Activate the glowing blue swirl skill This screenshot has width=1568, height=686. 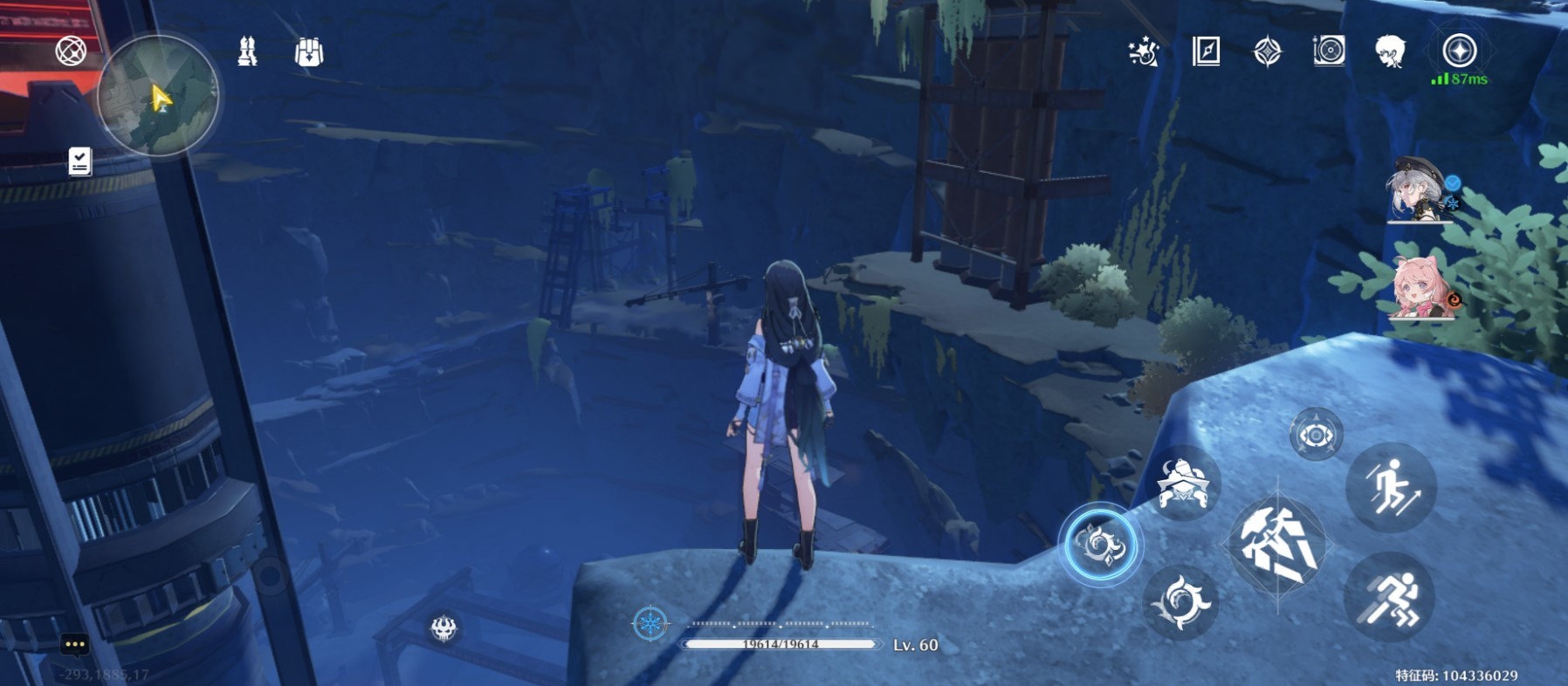(1100, 545)
